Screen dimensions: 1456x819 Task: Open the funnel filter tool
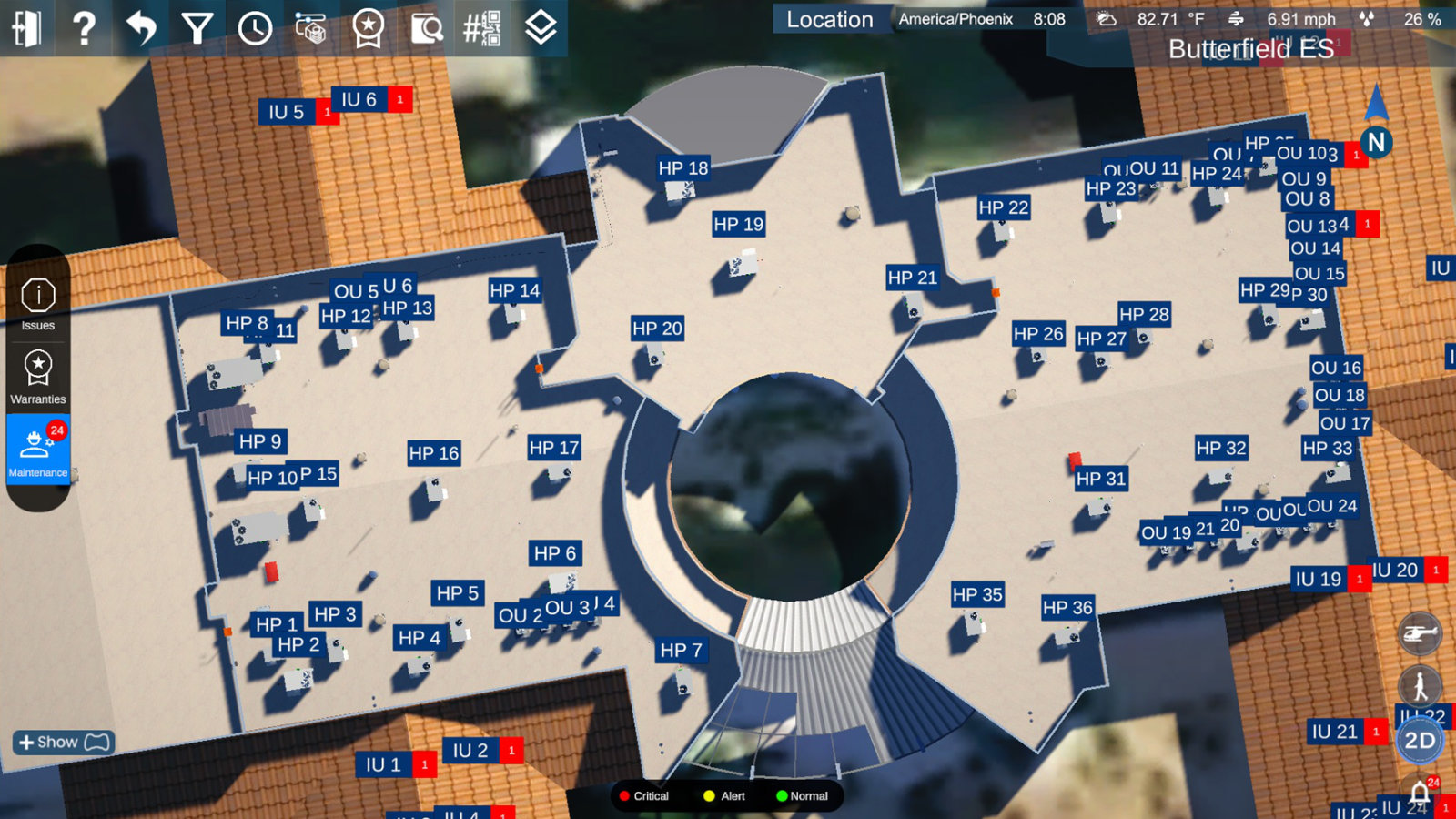(197, 28)
